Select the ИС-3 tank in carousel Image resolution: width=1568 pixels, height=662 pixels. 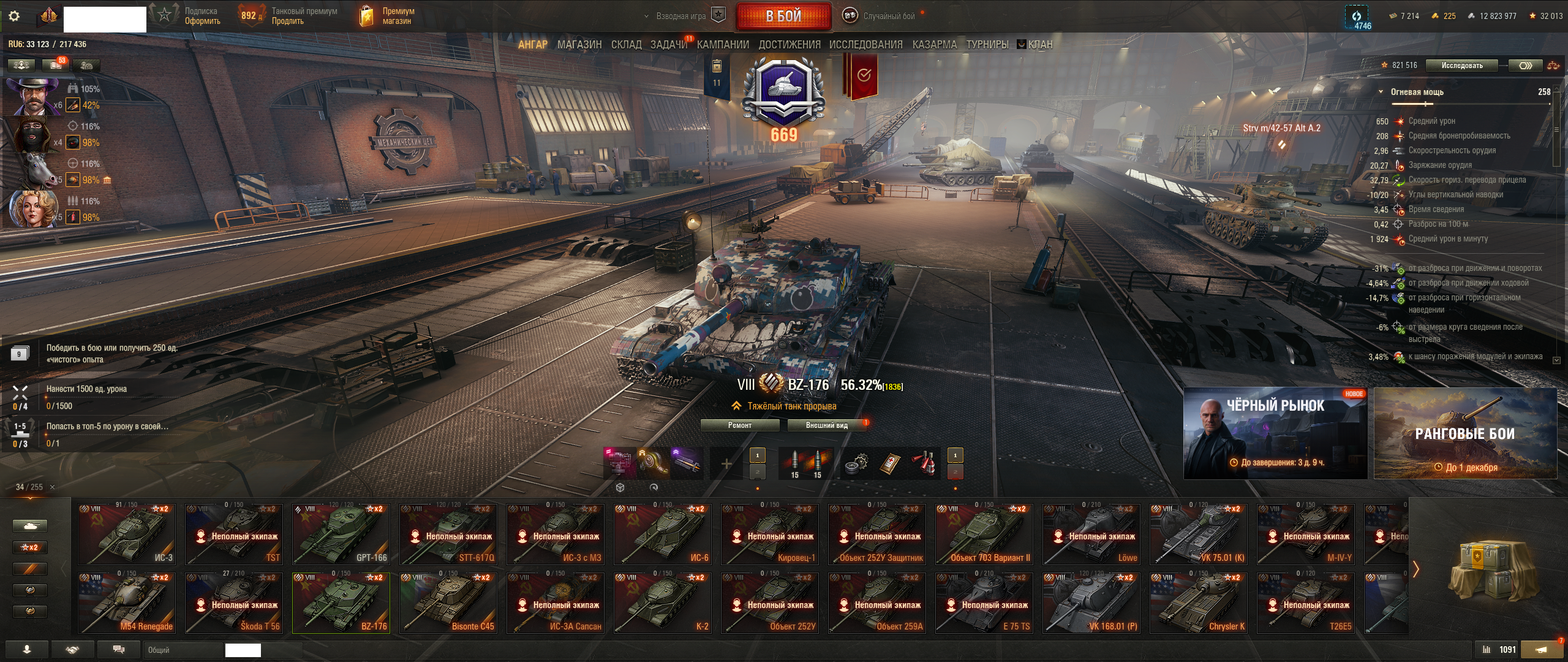127,534
